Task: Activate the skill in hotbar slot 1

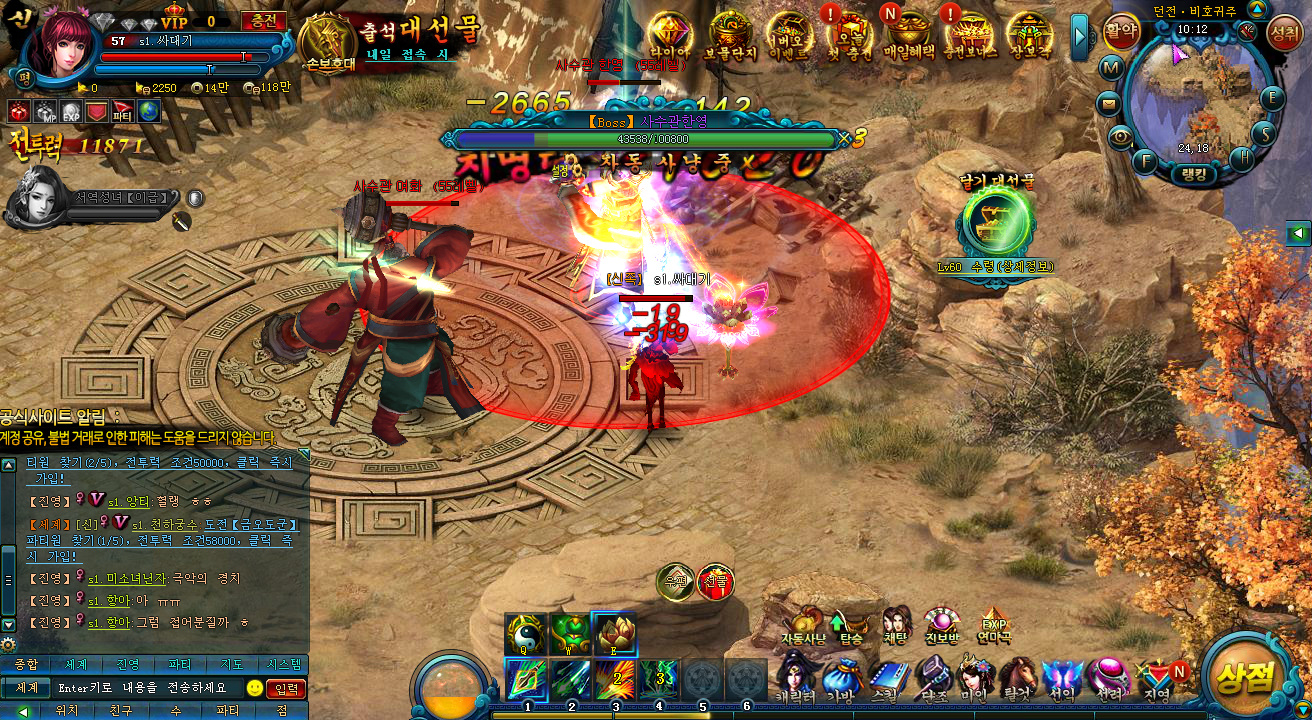Action: (527, 678)
